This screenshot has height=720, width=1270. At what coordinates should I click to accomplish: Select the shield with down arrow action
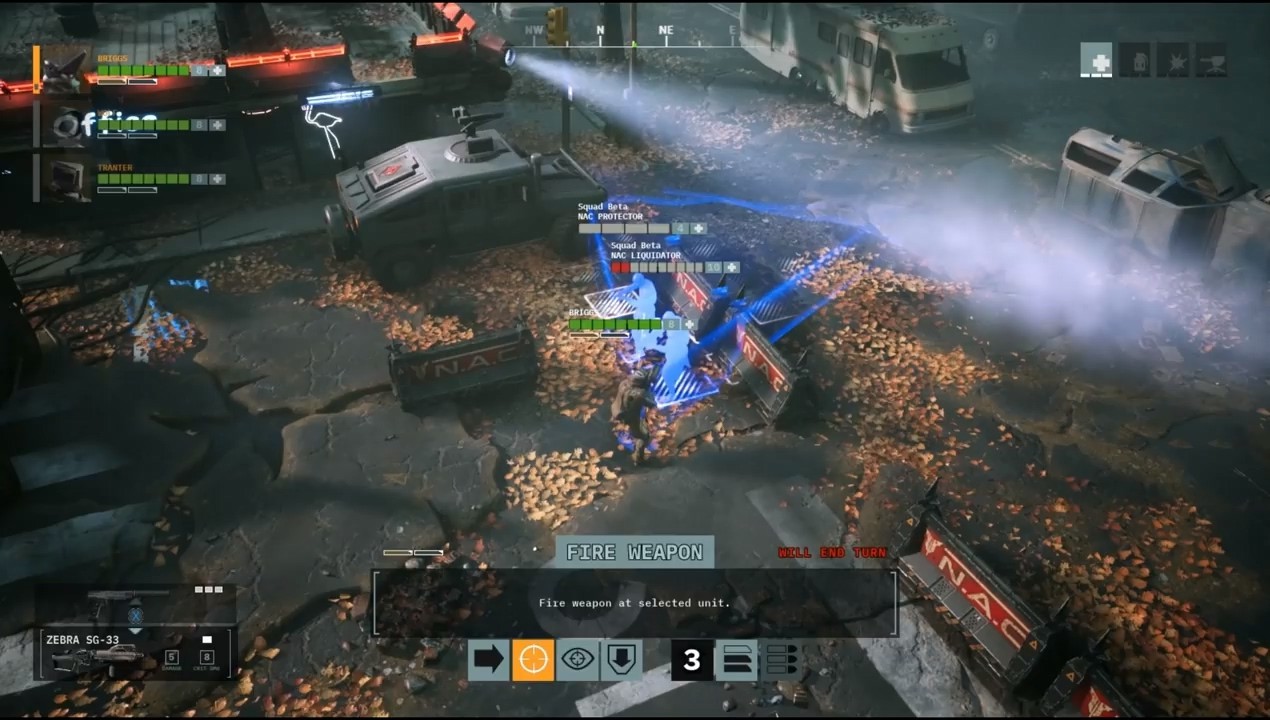[x=621, y=661]
